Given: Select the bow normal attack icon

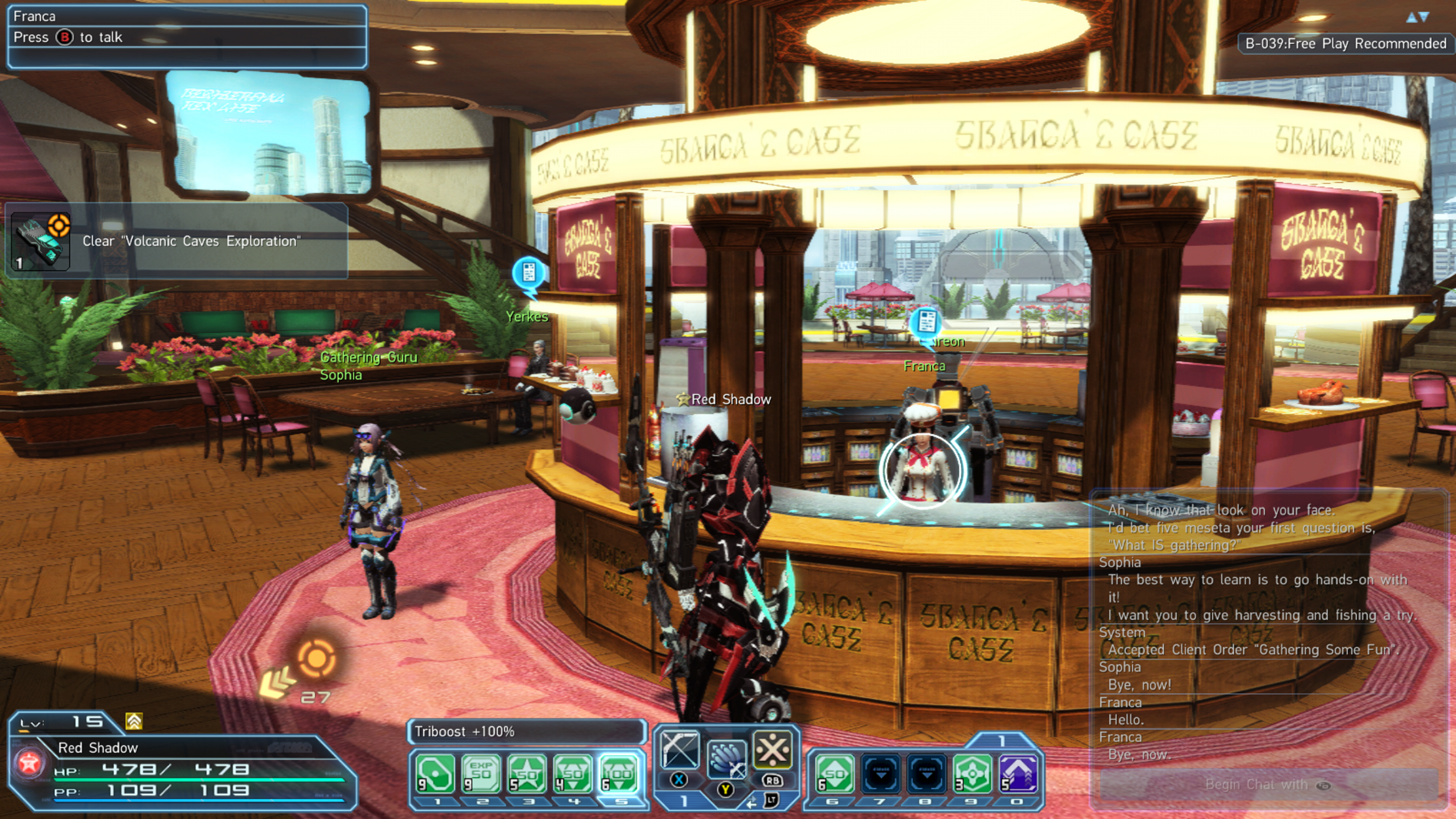Looking at the screenshot, I should (x=679, y=750).
